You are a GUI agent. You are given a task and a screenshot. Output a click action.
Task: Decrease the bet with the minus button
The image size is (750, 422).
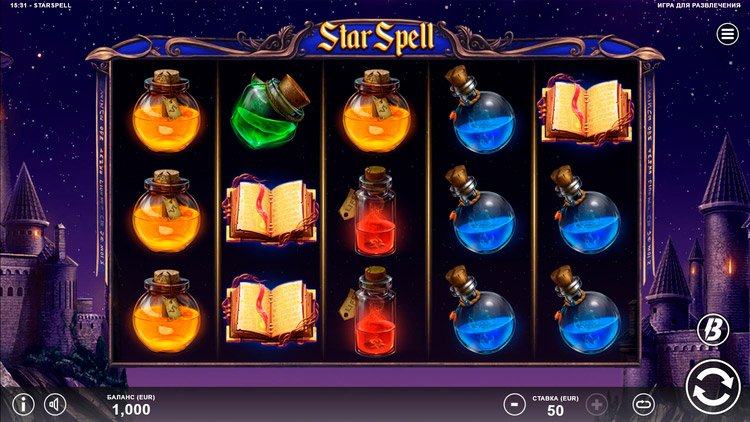(514, 405)
